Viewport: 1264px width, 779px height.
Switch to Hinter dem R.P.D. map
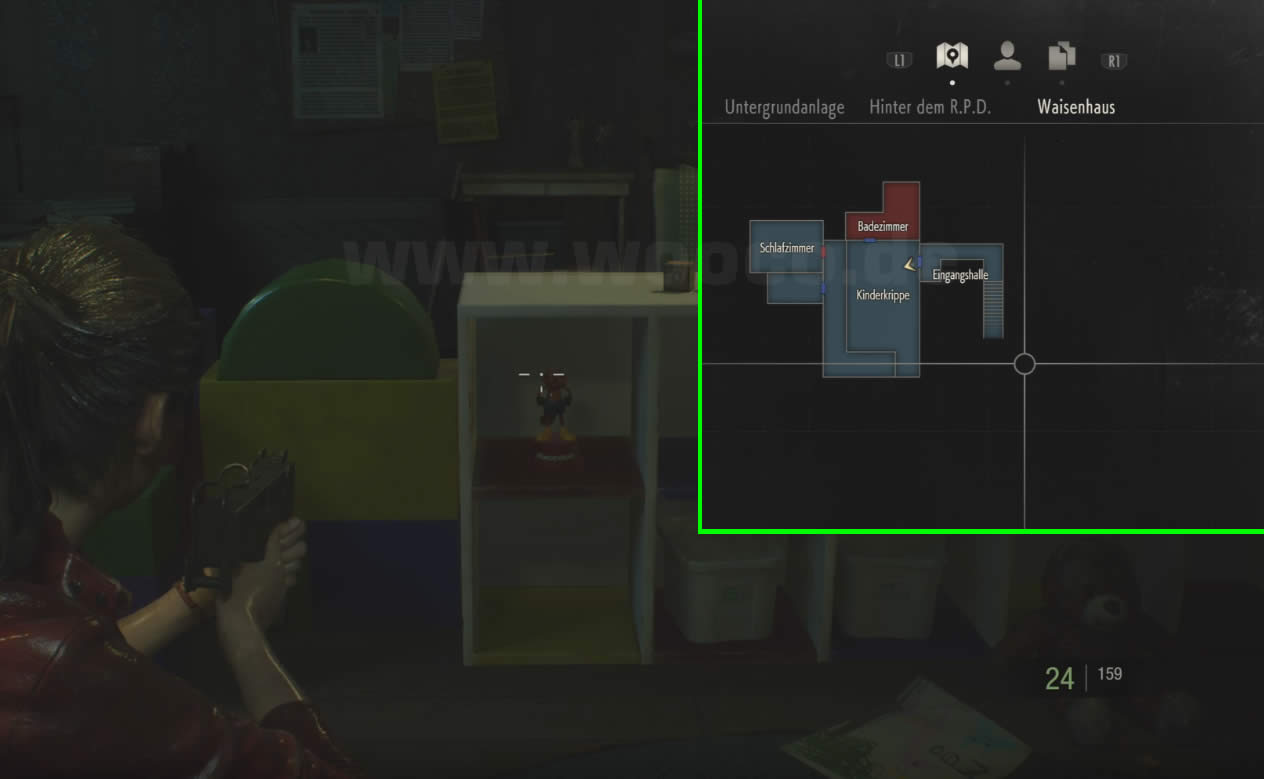[x=930, y=107]
